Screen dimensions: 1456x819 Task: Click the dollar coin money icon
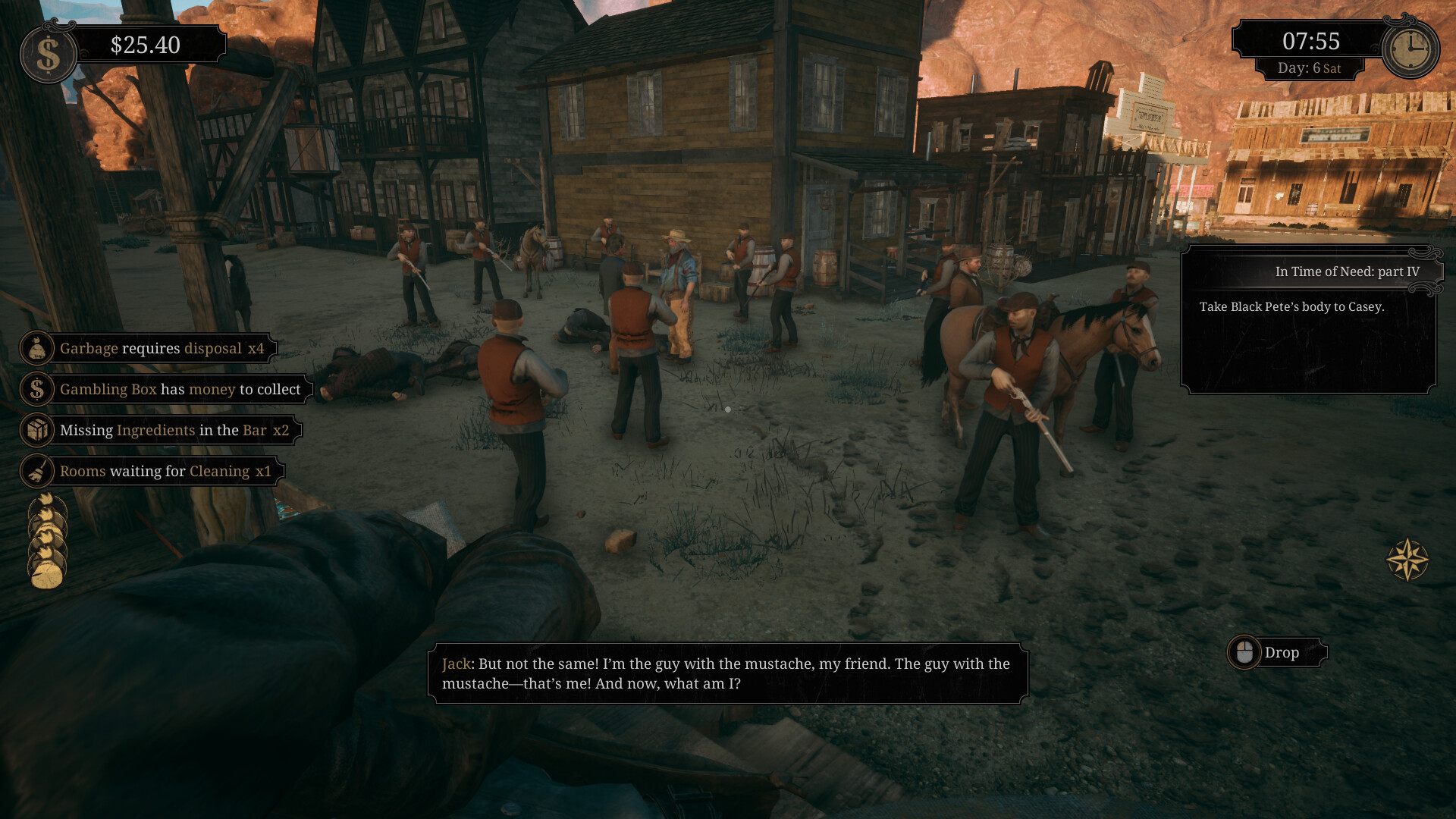(48, 54)
